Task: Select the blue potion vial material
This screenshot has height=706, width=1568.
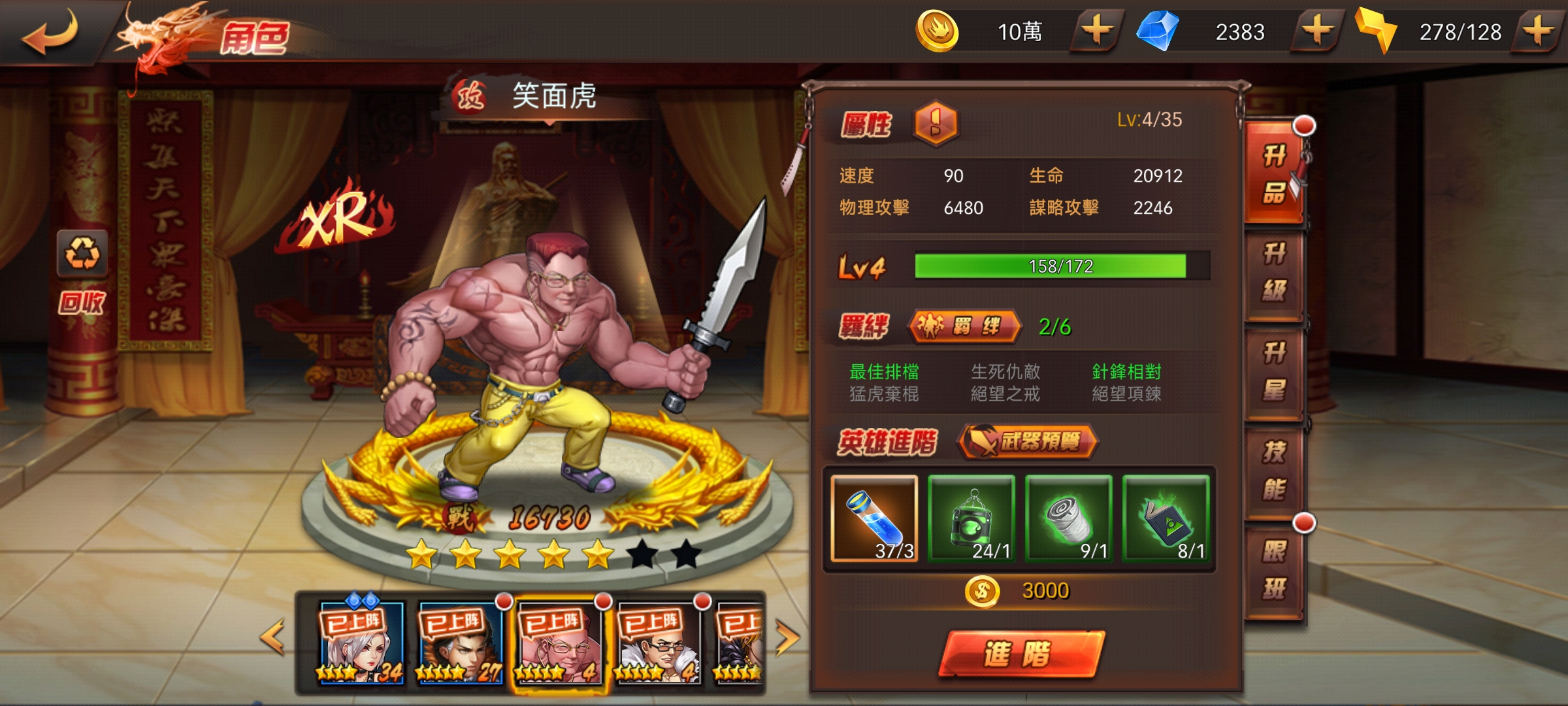Action: pos(874,518)
